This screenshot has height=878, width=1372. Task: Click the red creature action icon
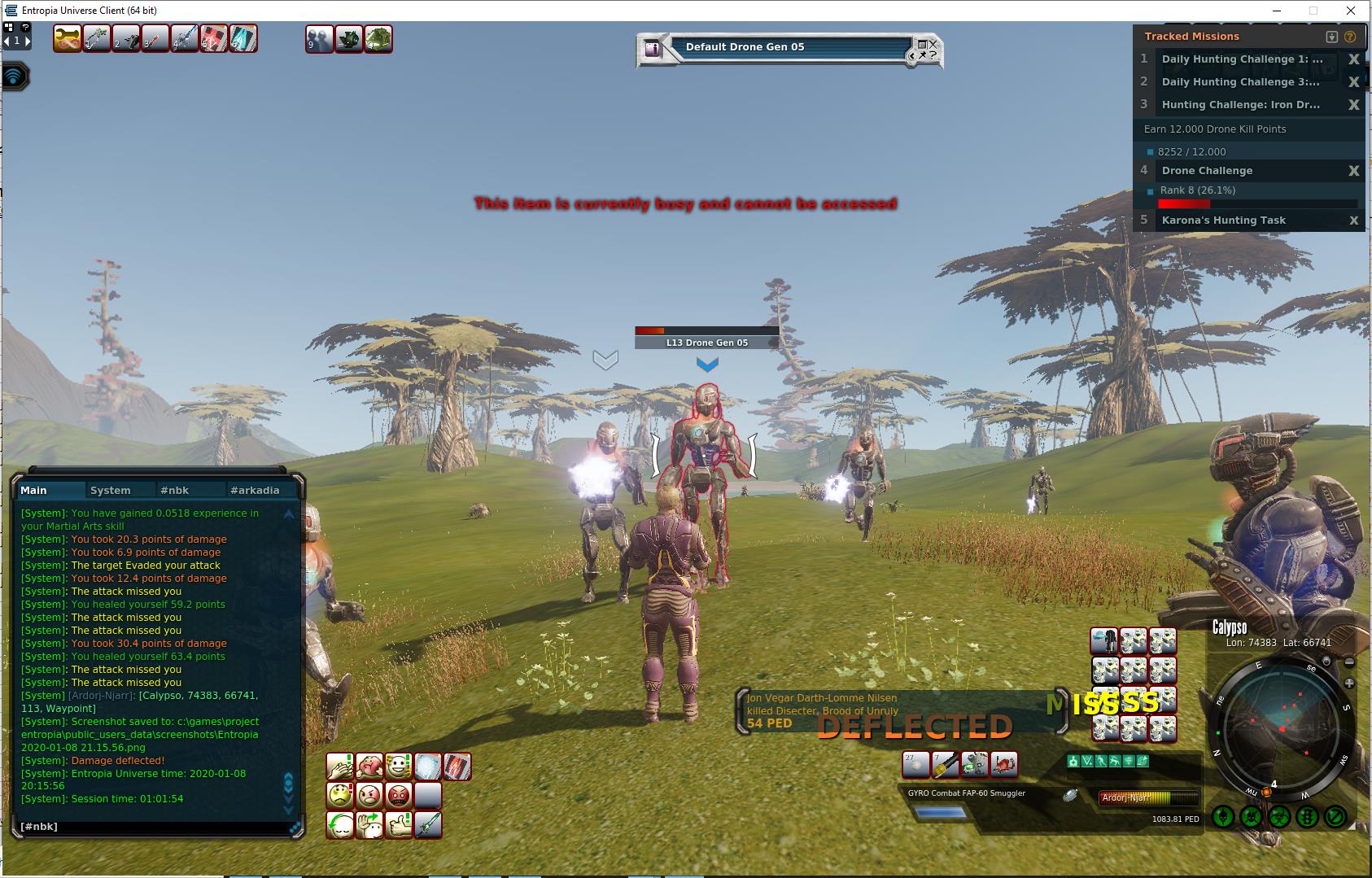1004,764
